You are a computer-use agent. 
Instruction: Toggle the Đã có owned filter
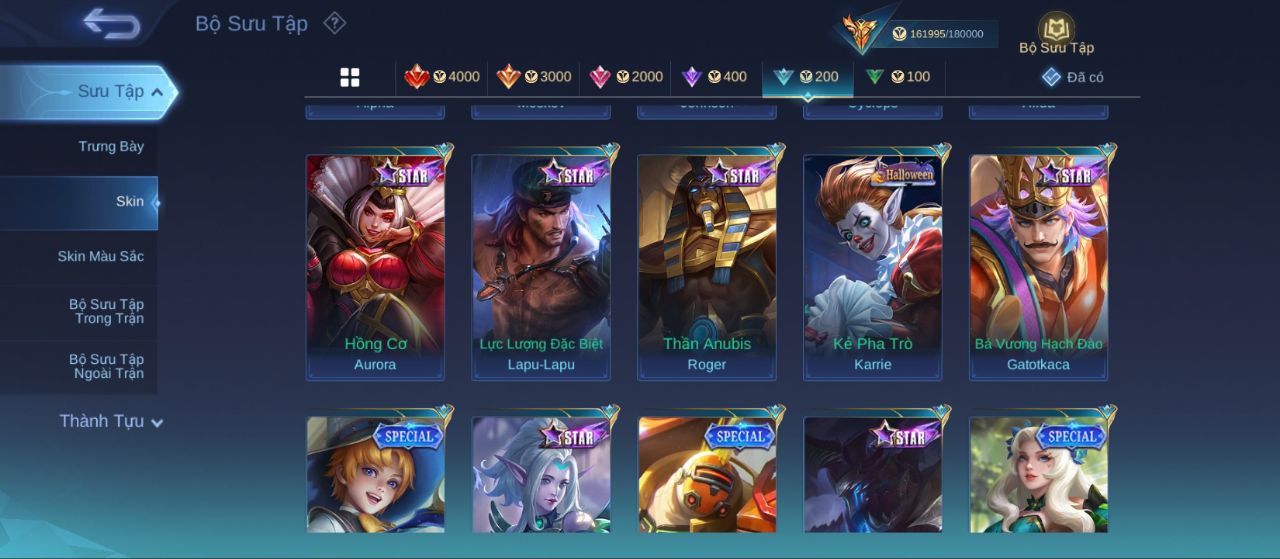[1073, 77]
